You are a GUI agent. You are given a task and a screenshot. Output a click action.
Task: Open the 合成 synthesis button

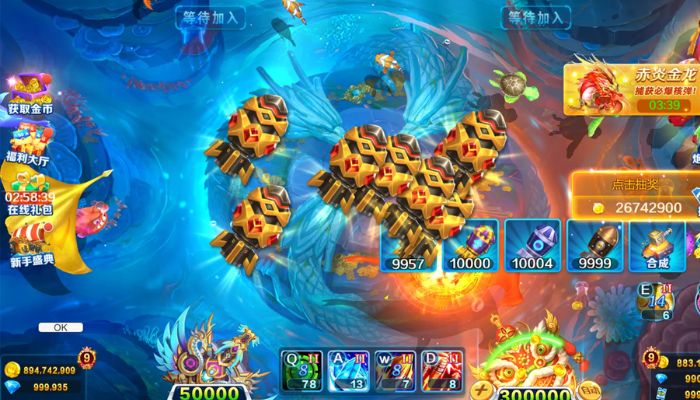pyautogui.click(x=656, y=245)
